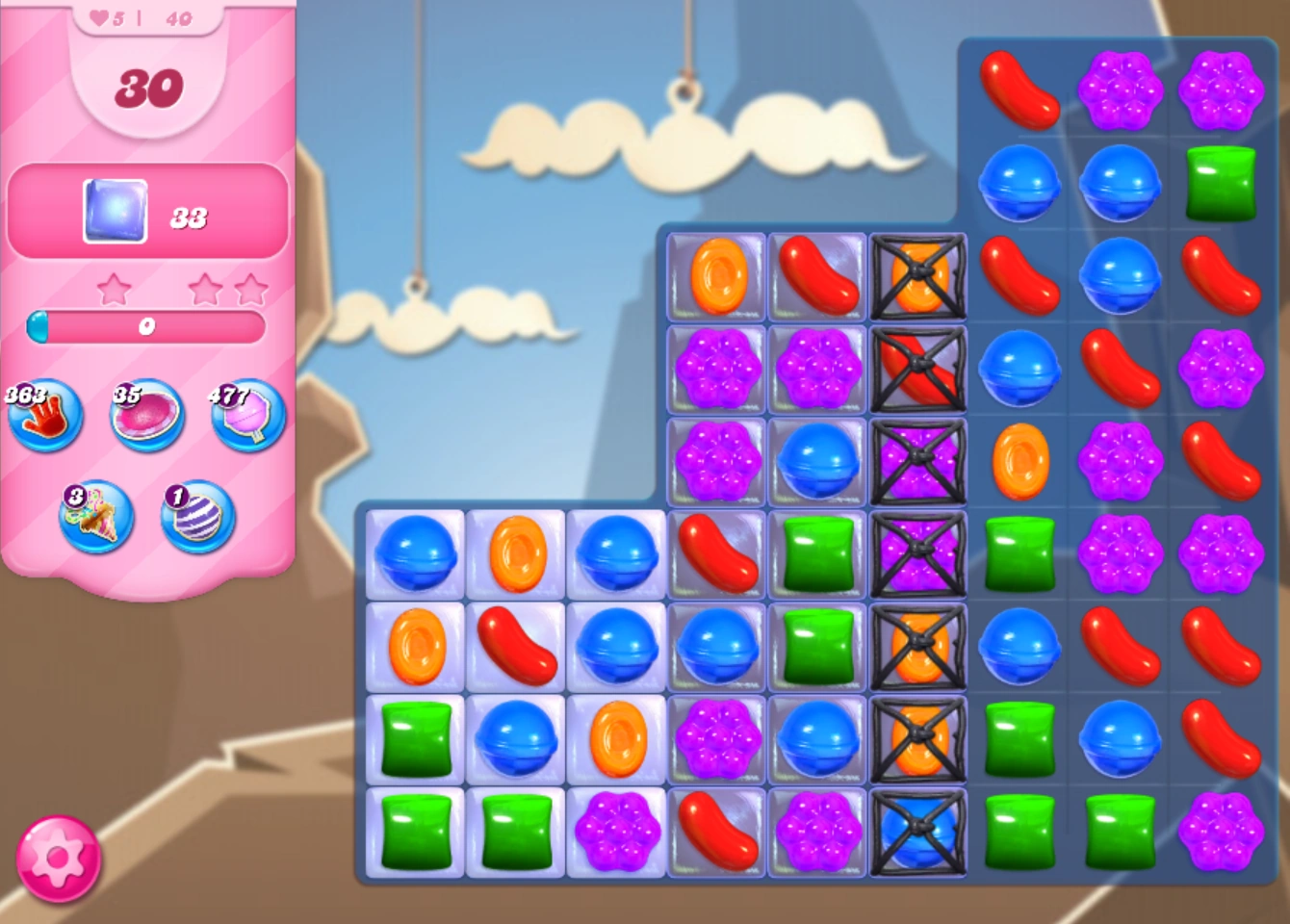Select the purple flower candy in the top-right corner
The image size is (1290, 924).
[1221, 92]
